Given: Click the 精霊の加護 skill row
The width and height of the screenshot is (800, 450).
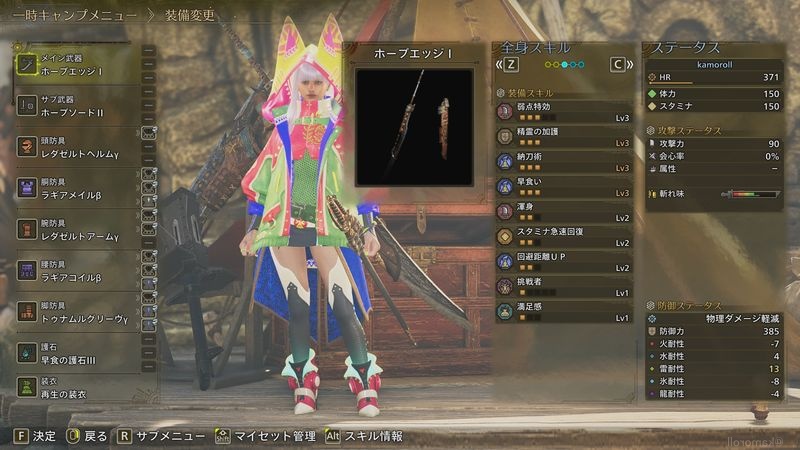Looking at the screenshot, I should click(x=565, y=135).
